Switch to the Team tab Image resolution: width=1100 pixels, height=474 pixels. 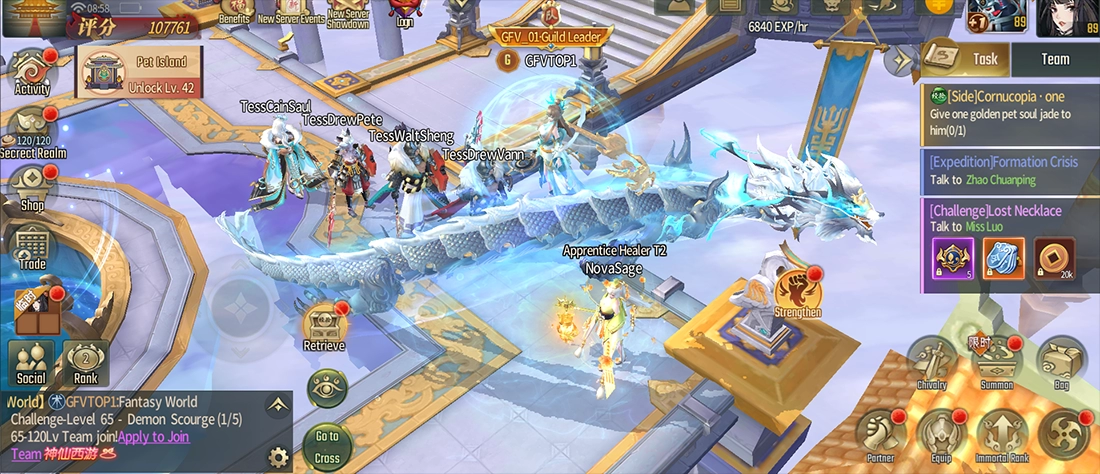1055,60
